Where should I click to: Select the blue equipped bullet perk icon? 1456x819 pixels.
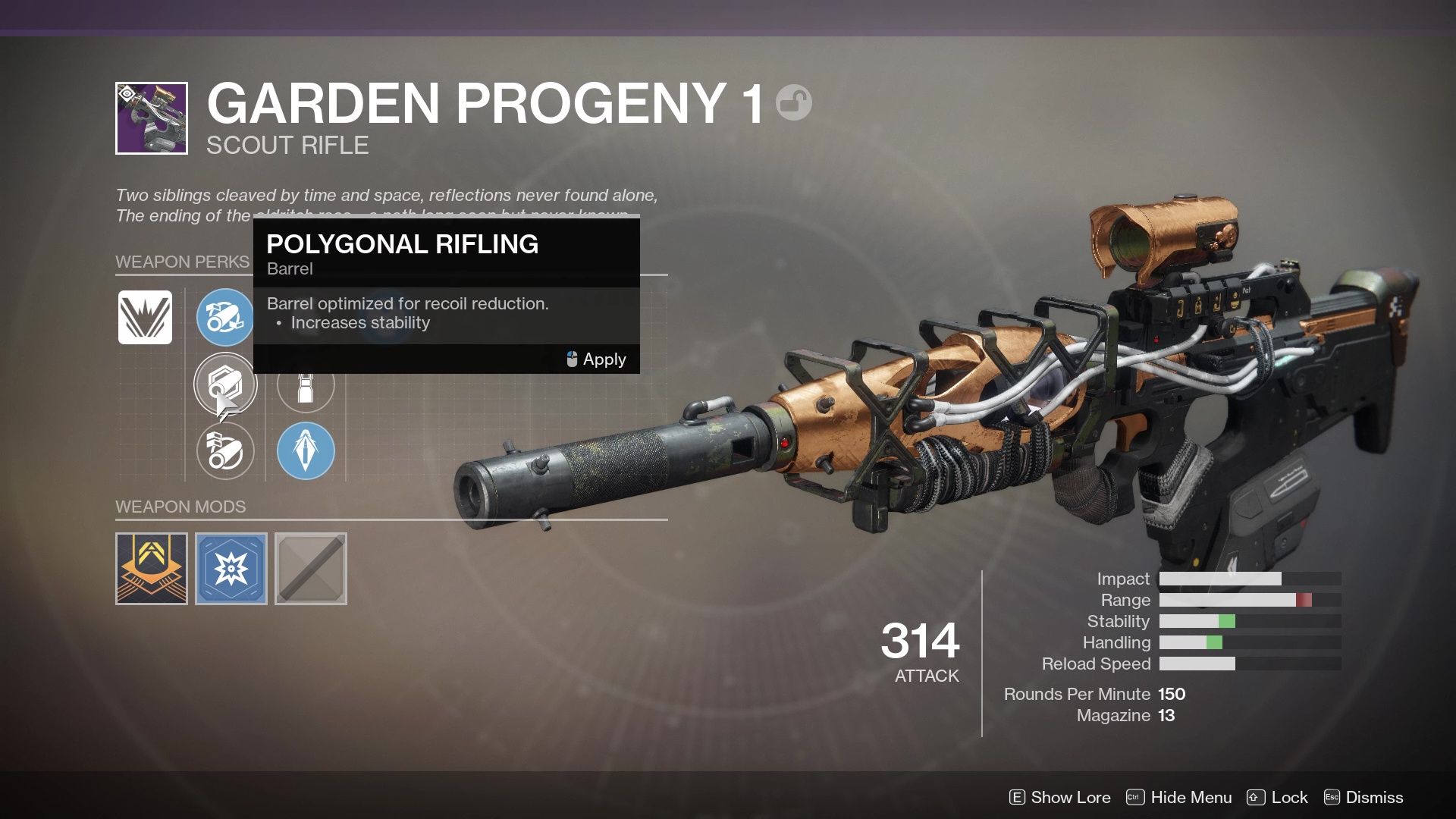(306, 450)
